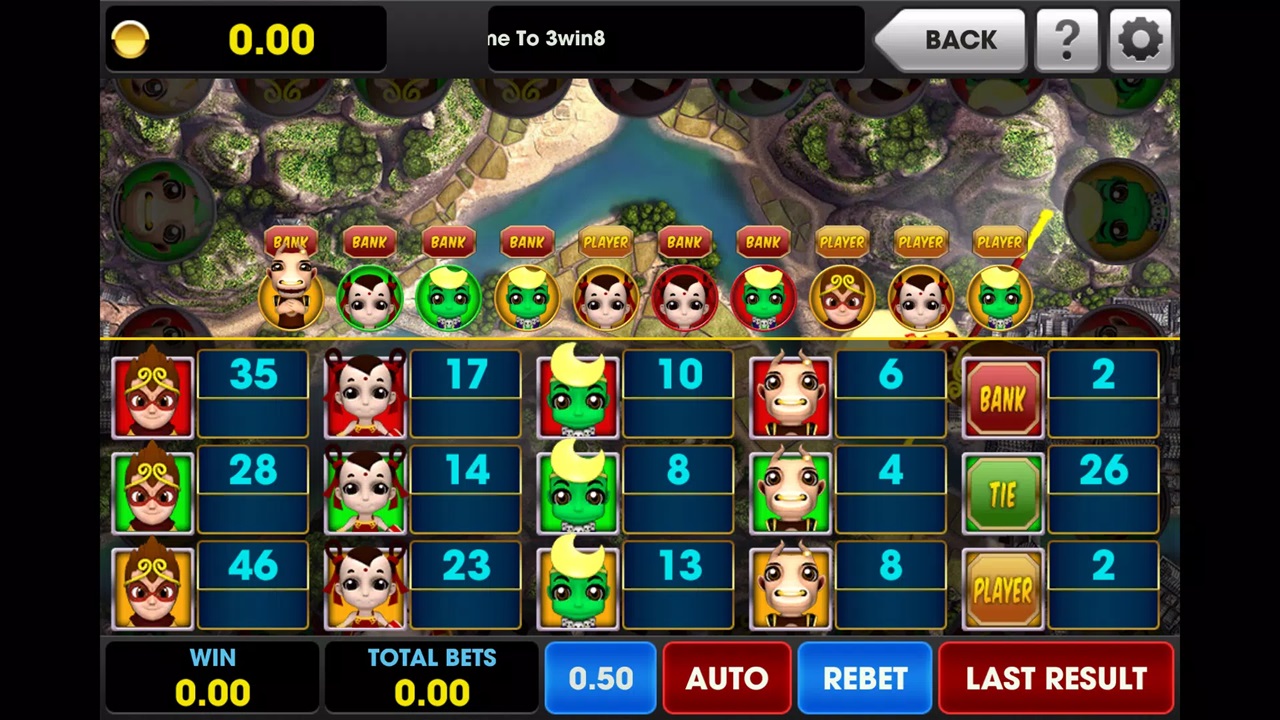Bet on the red BANK tile
The height and width of the screenshot is (720, 1280).
[1003, 398]
